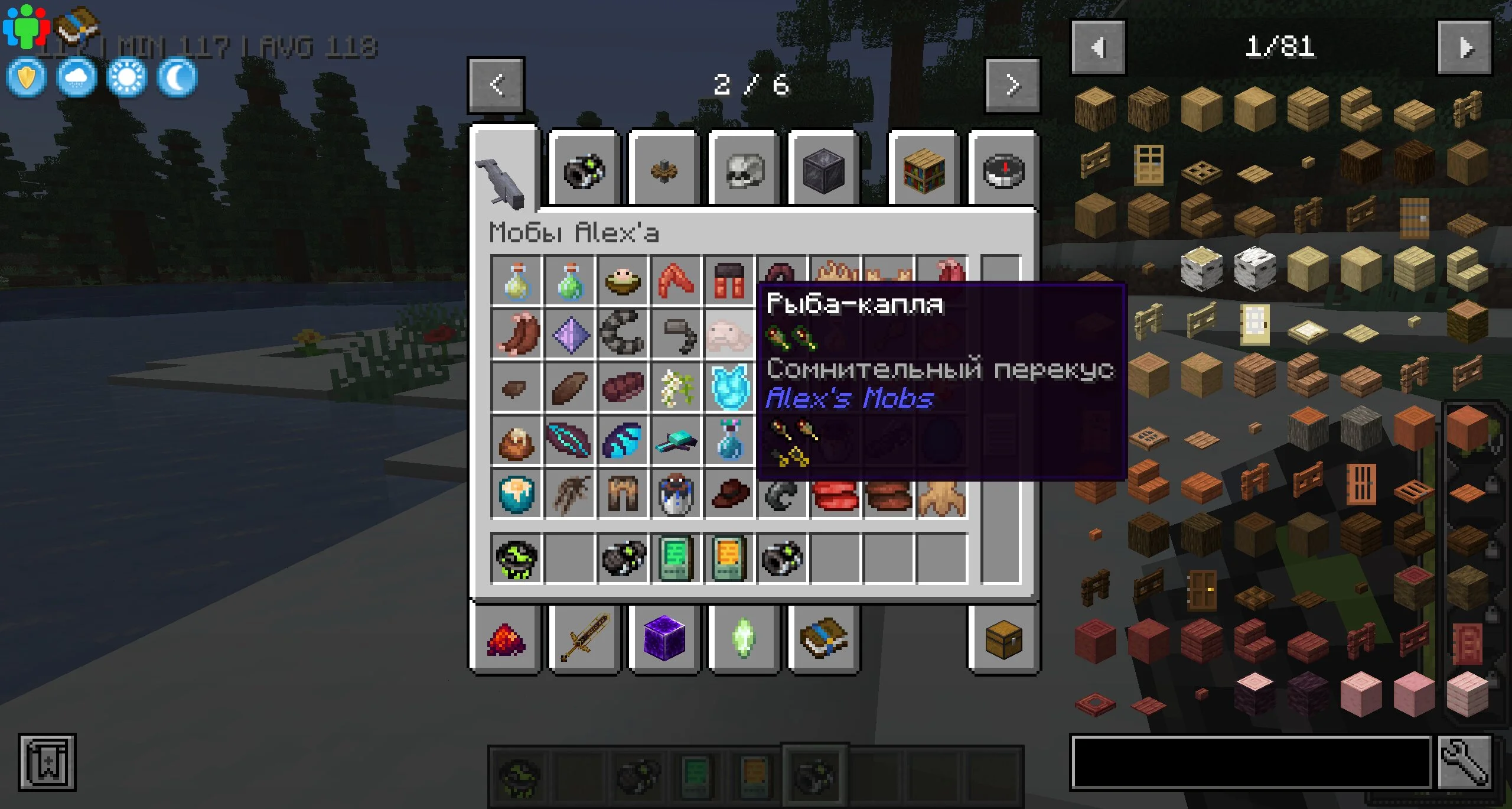Screen dimensions: 1512x809
Task: Show next JEI item list page
Action: click(1465, 47)
